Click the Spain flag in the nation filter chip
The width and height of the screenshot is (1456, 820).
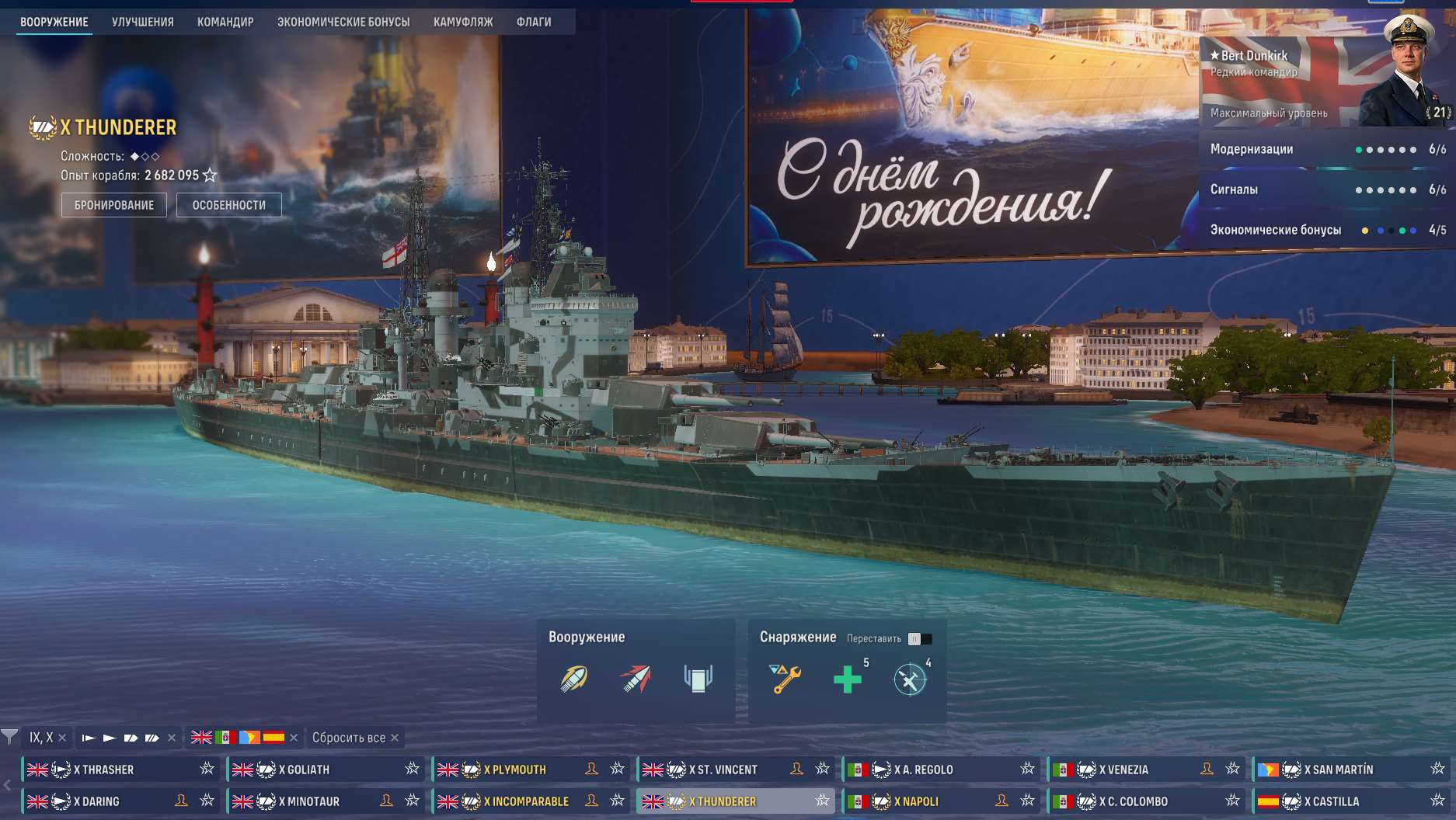[x=275, y=737]
